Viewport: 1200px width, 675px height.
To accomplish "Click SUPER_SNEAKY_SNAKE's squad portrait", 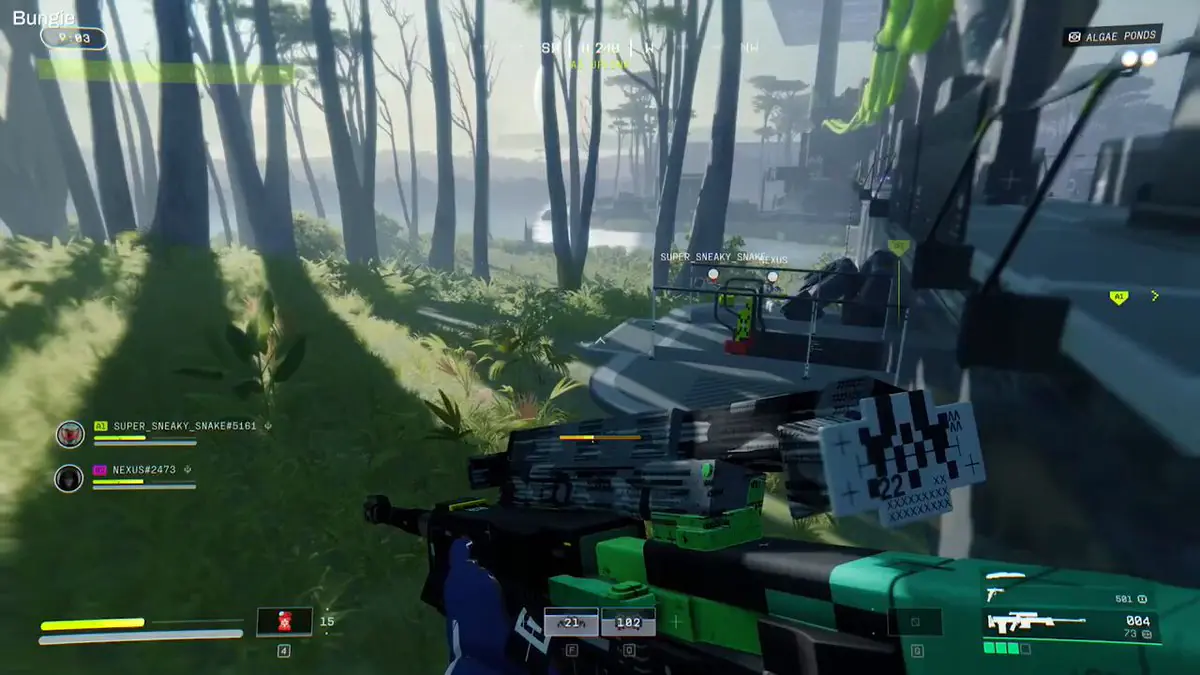I will click(x=70, y=433).
